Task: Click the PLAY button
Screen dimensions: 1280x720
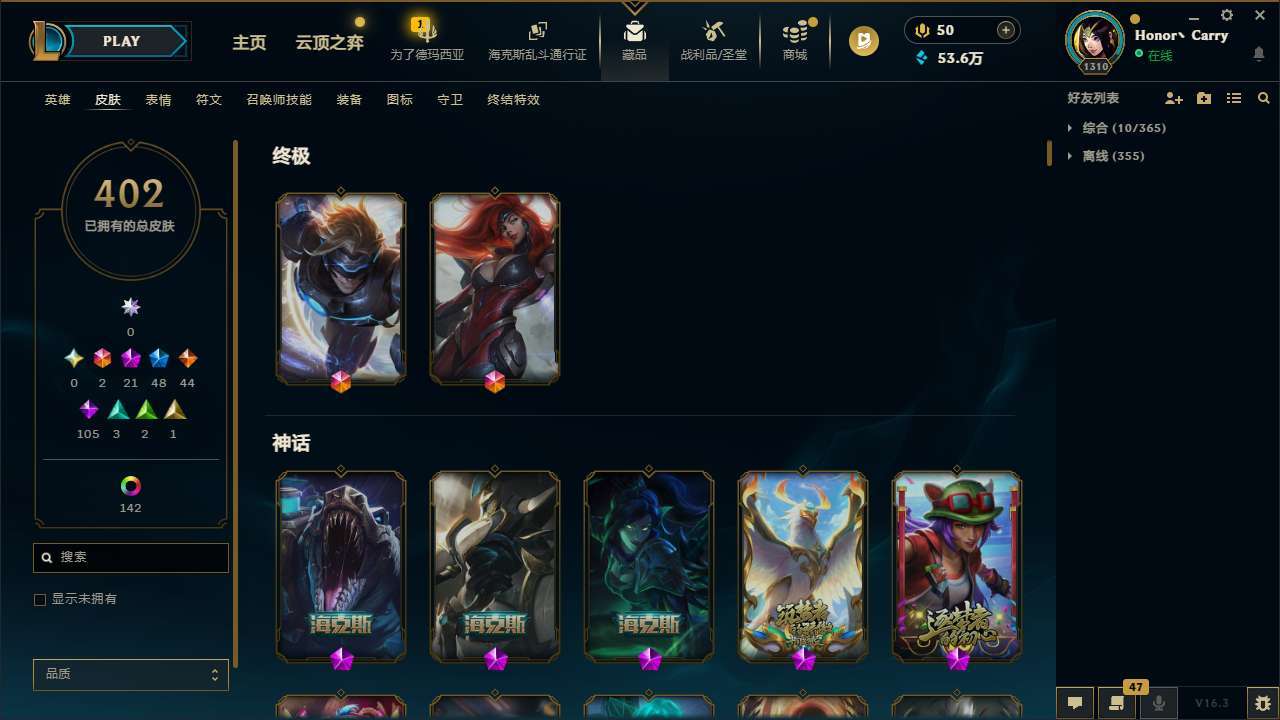Action: pyautogui.click(x=121, y=41)
